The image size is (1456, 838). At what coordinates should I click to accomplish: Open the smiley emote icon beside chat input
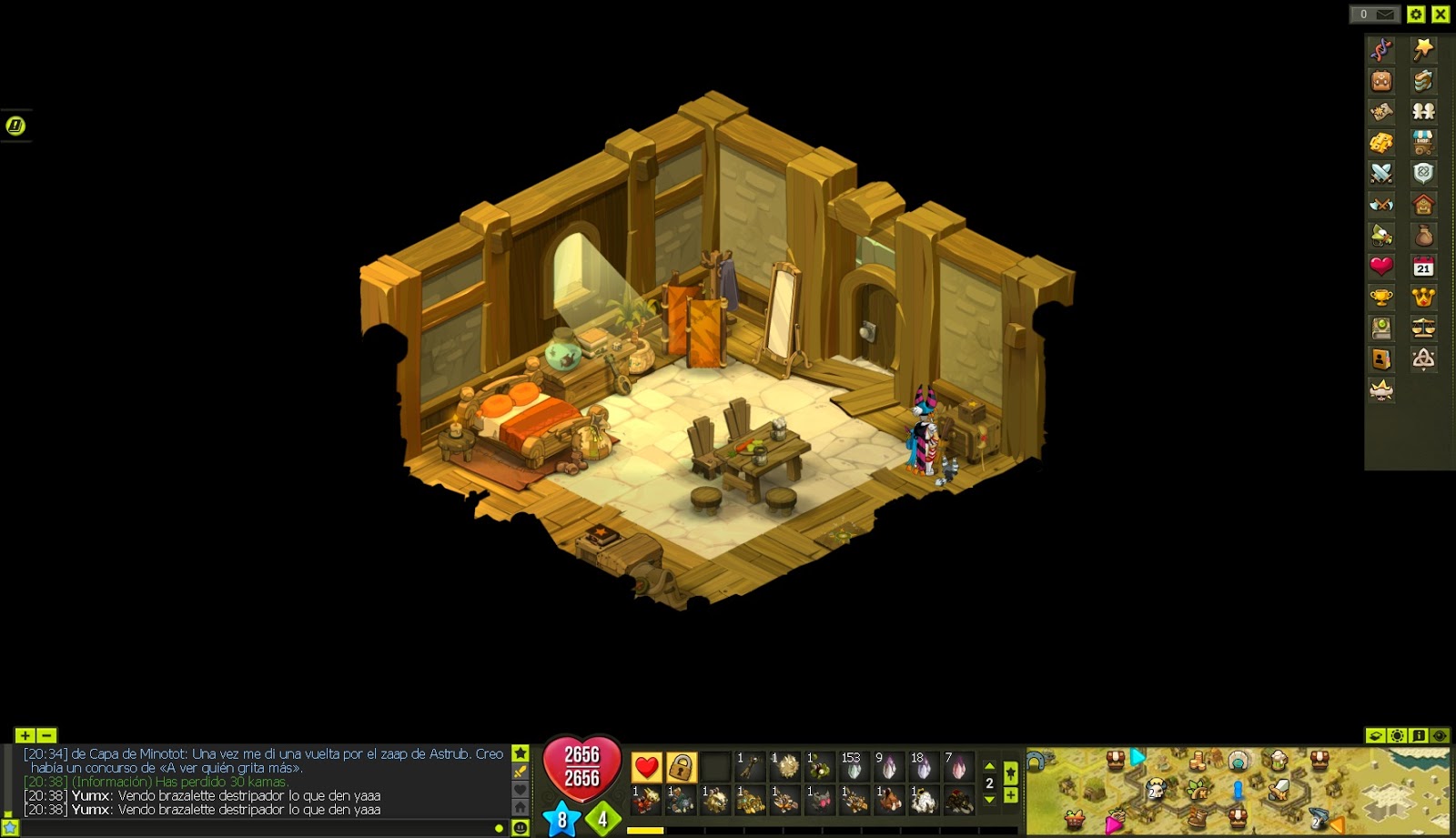pyautogui.click(x=521, y=826)
